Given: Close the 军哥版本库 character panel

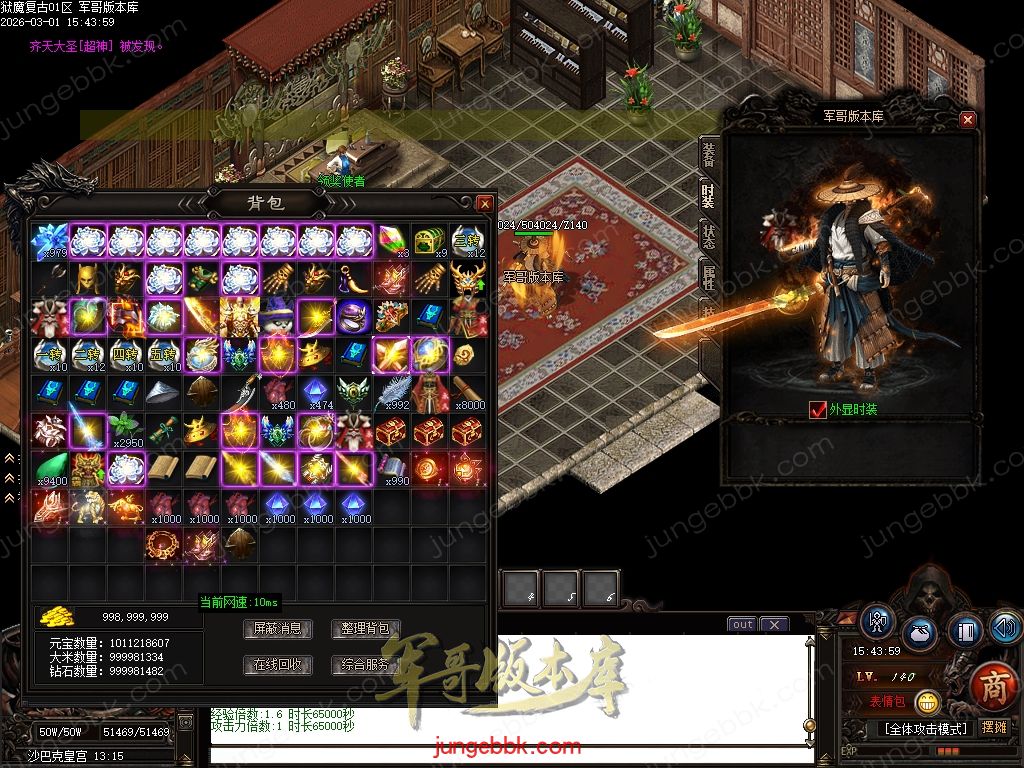Looking at the screenshot, I should coord(967,119).
